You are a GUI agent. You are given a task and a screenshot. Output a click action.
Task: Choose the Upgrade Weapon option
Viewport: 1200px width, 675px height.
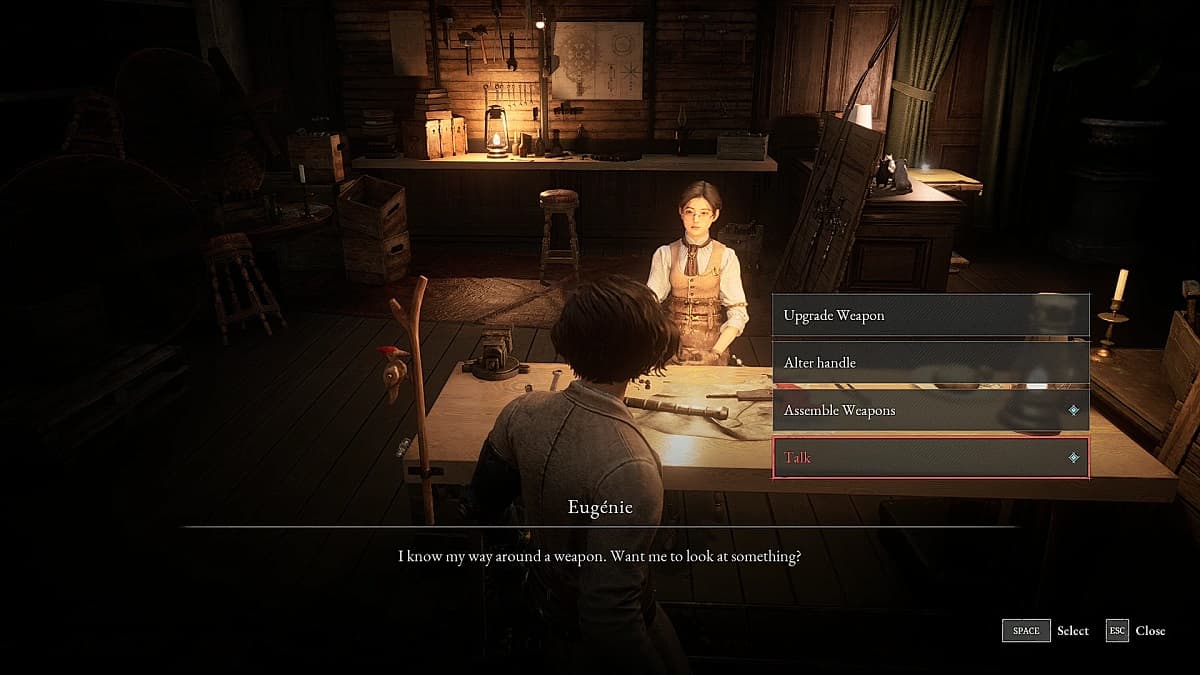pos(930,316)
